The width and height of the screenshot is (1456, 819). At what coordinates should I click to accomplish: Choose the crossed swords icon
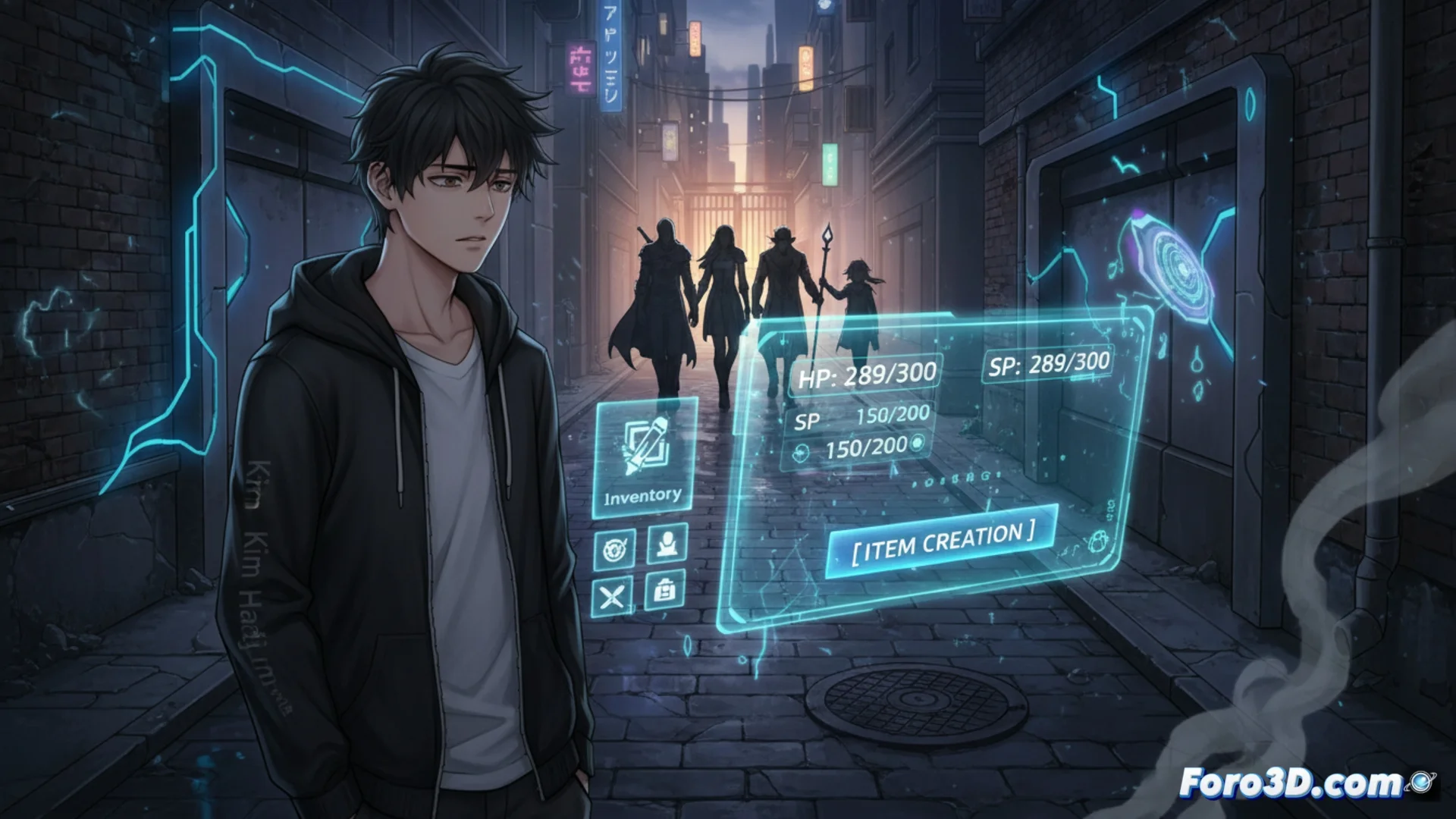click(612, 596)
